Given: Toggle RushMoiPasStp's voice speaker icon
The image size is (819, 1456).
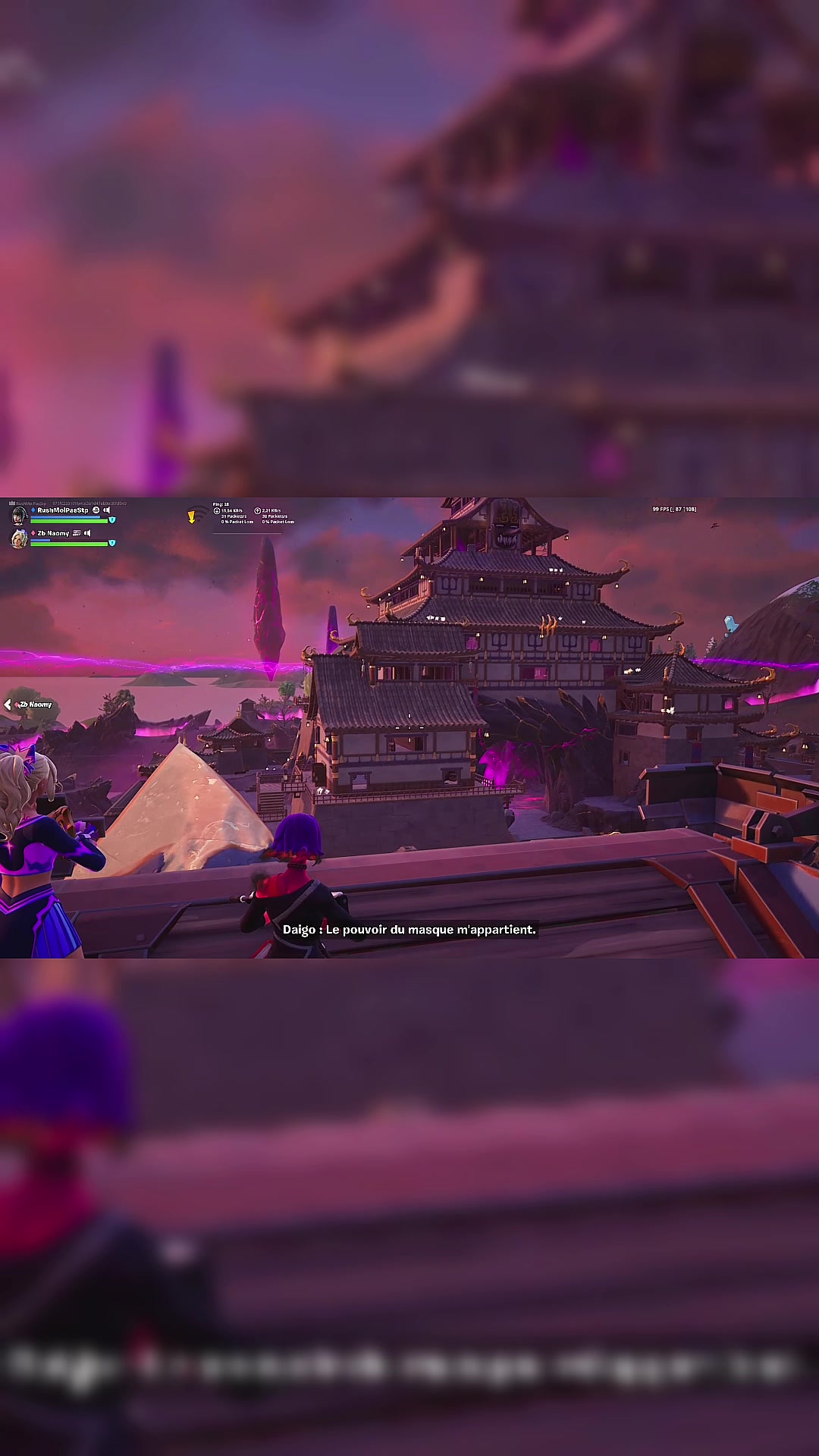Looking at the screenshot, I should pos(107,510).
